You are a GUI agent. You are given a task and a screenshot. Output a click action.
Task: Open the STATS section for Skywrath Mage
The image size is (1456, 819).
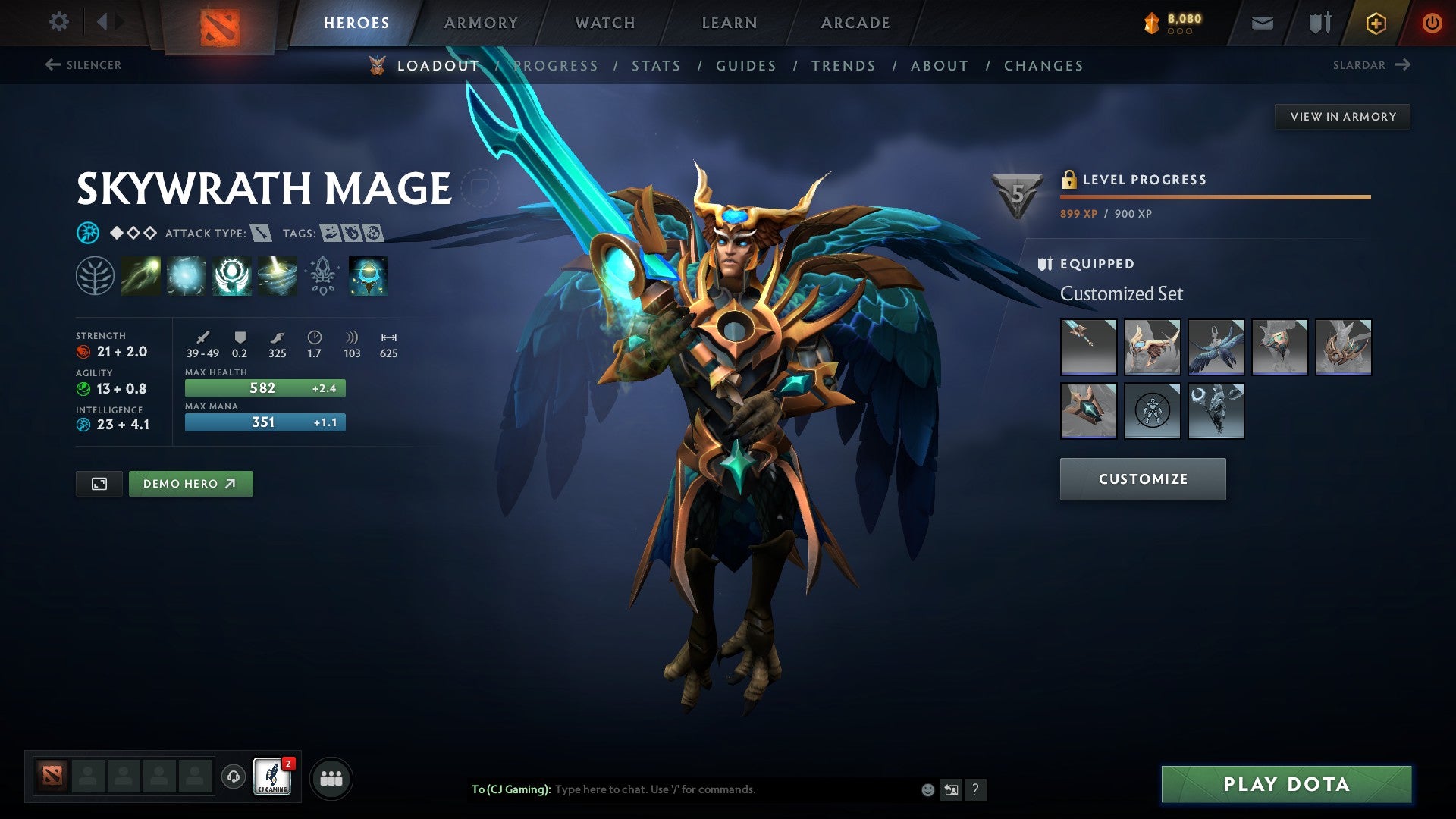pyautogui.click(x=657, y=65)
